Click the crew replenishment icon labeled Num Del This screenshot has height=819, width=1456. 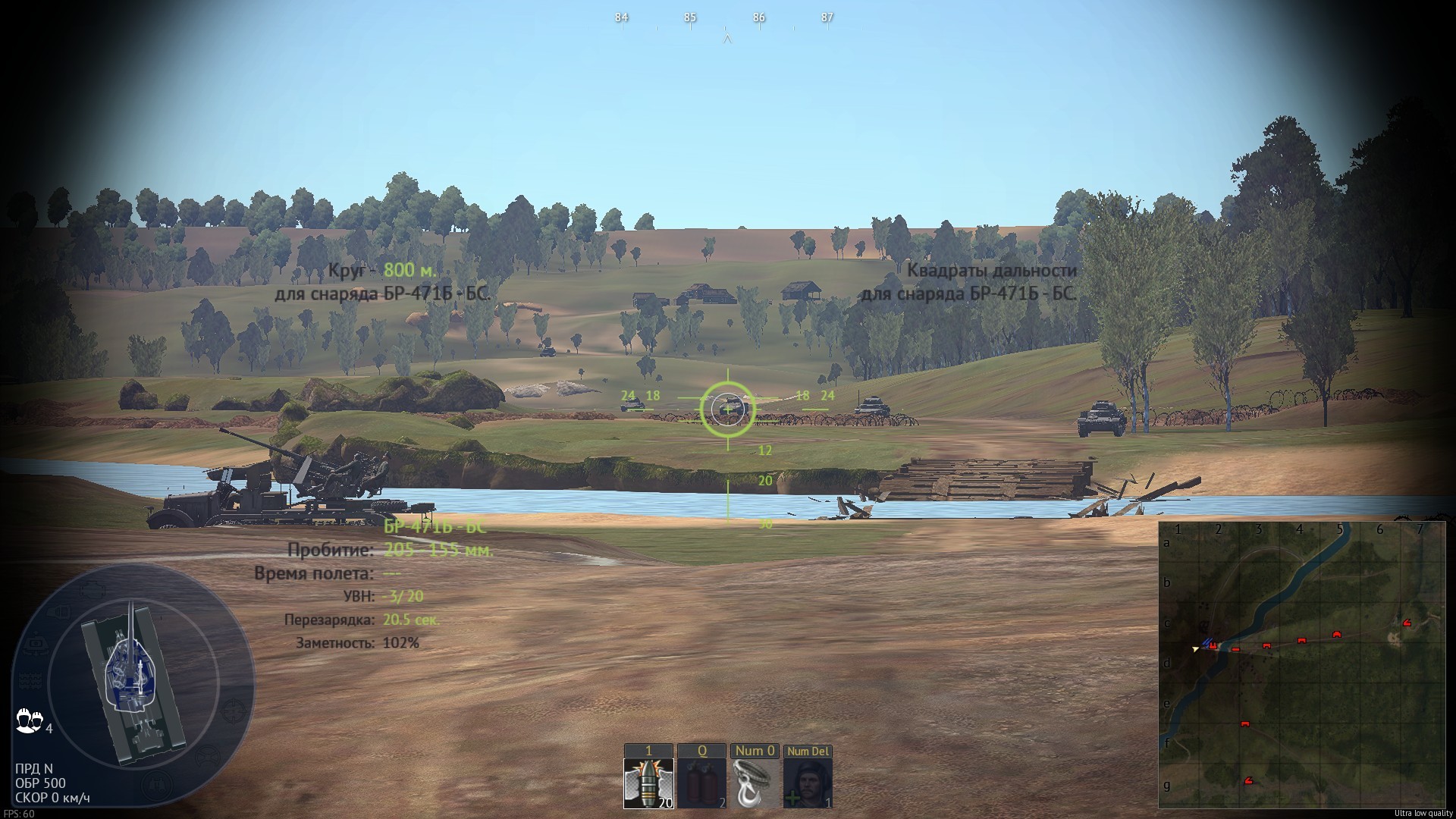point(806,783)
